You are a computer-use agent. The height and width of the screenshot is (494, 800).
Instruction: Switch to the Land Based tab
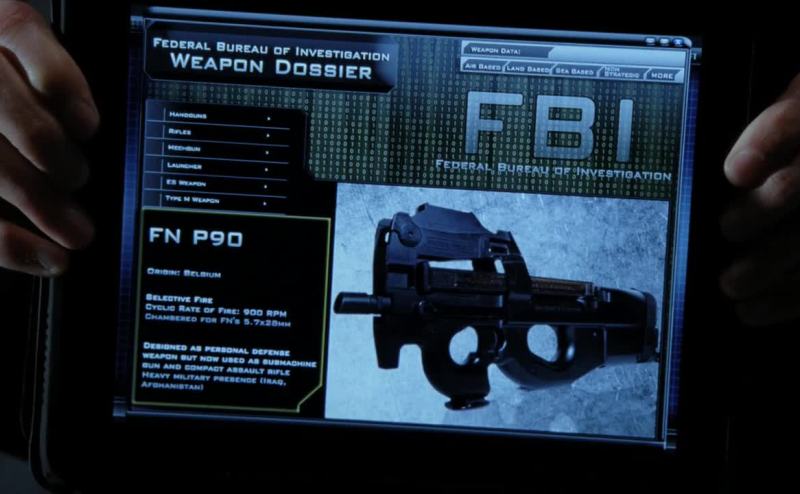coord(527,69)
